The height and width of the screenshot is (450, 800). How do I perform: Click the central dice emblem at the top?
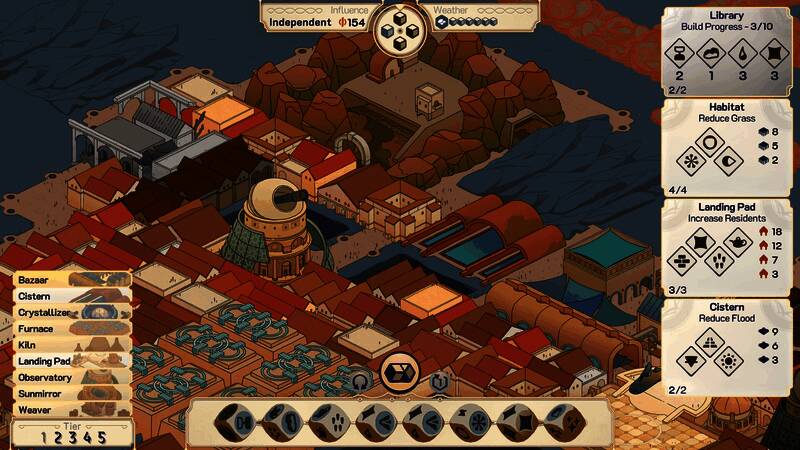point(399,30)
